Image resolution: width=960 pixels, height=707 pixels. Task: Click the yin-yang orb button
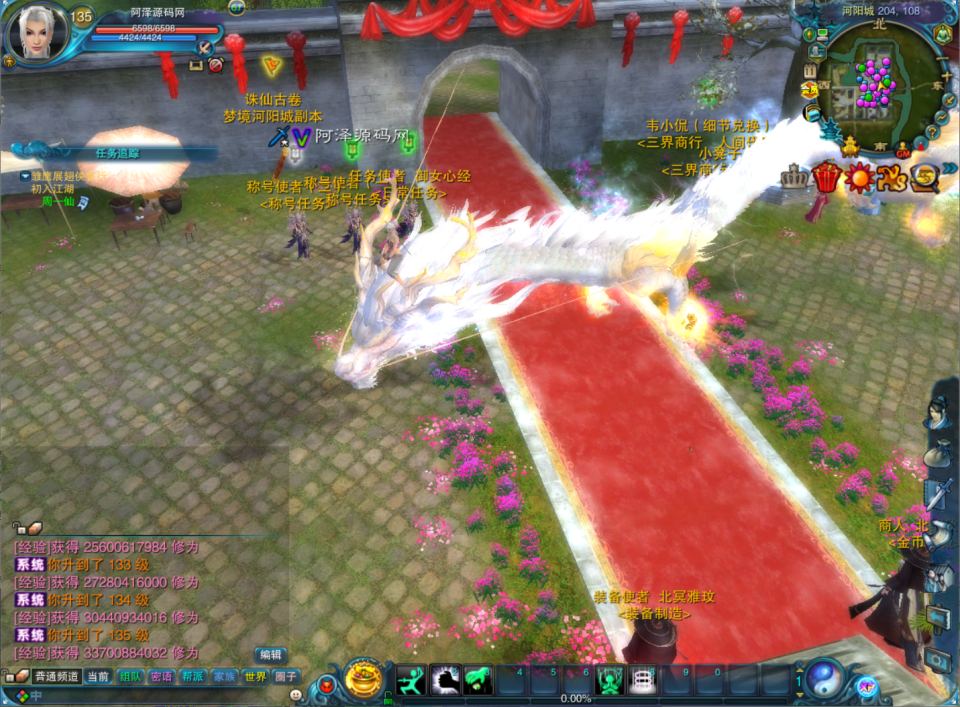[x=825, y=680]
